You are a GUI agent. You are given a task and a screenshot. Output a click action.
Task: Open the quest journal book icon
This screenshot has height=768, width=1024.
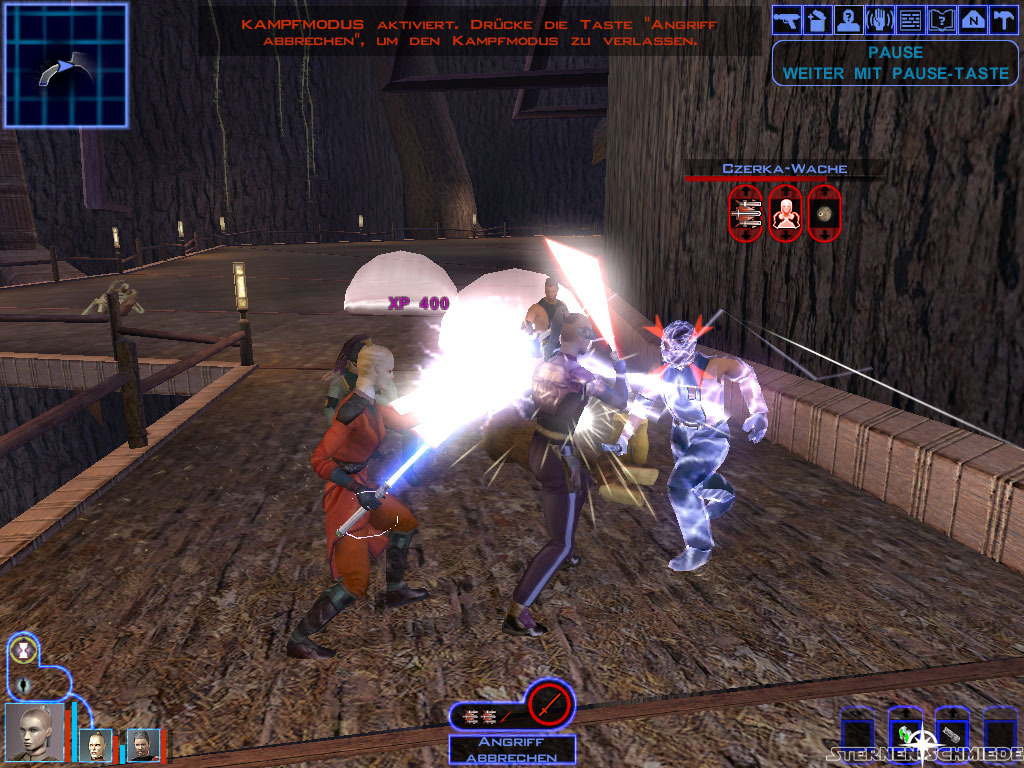[x=942, y=19]
